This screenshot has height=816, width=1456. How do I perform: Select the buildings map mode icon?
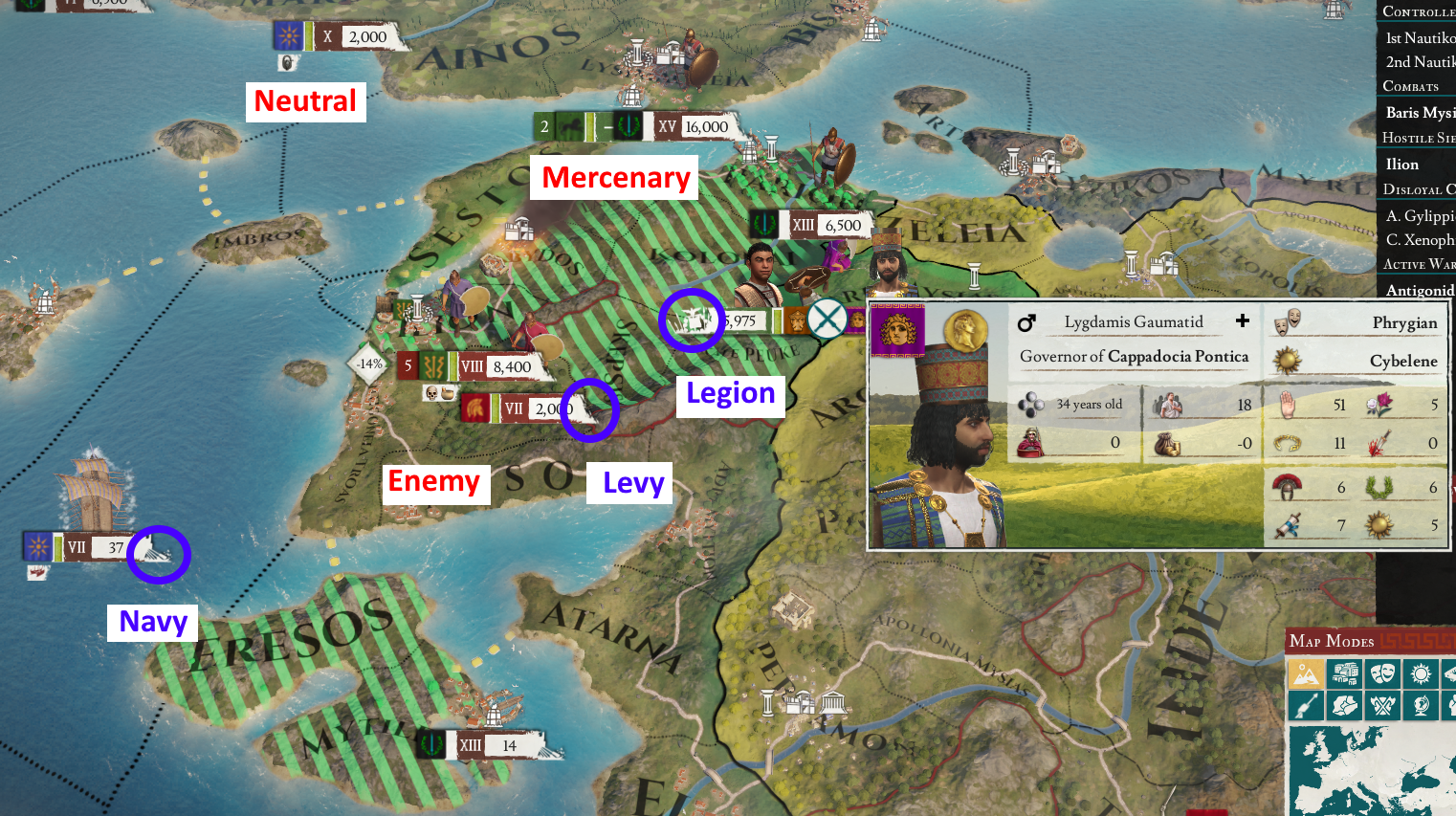(x=1345, y=674)
